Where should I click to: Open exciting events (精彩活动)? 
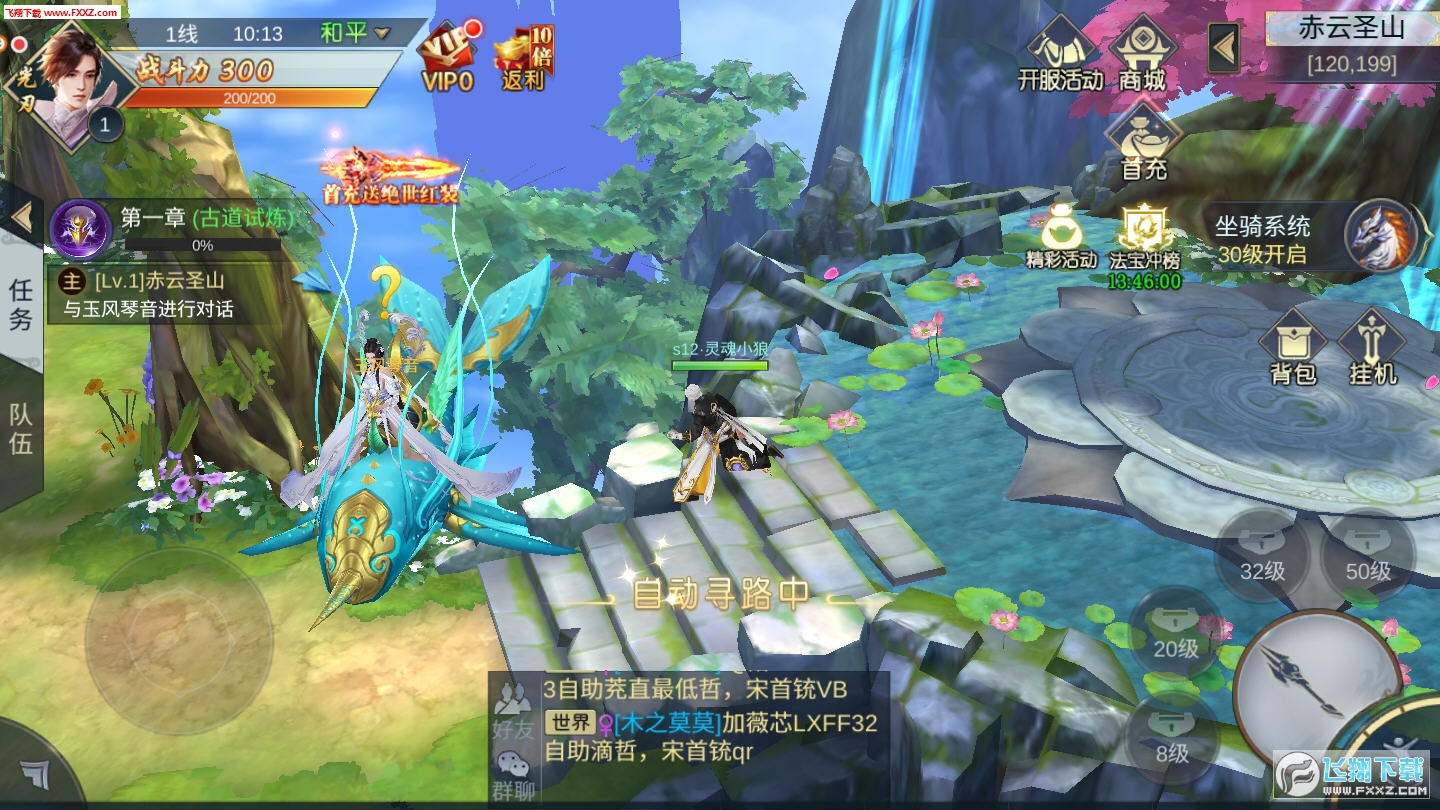point(1061,238)
